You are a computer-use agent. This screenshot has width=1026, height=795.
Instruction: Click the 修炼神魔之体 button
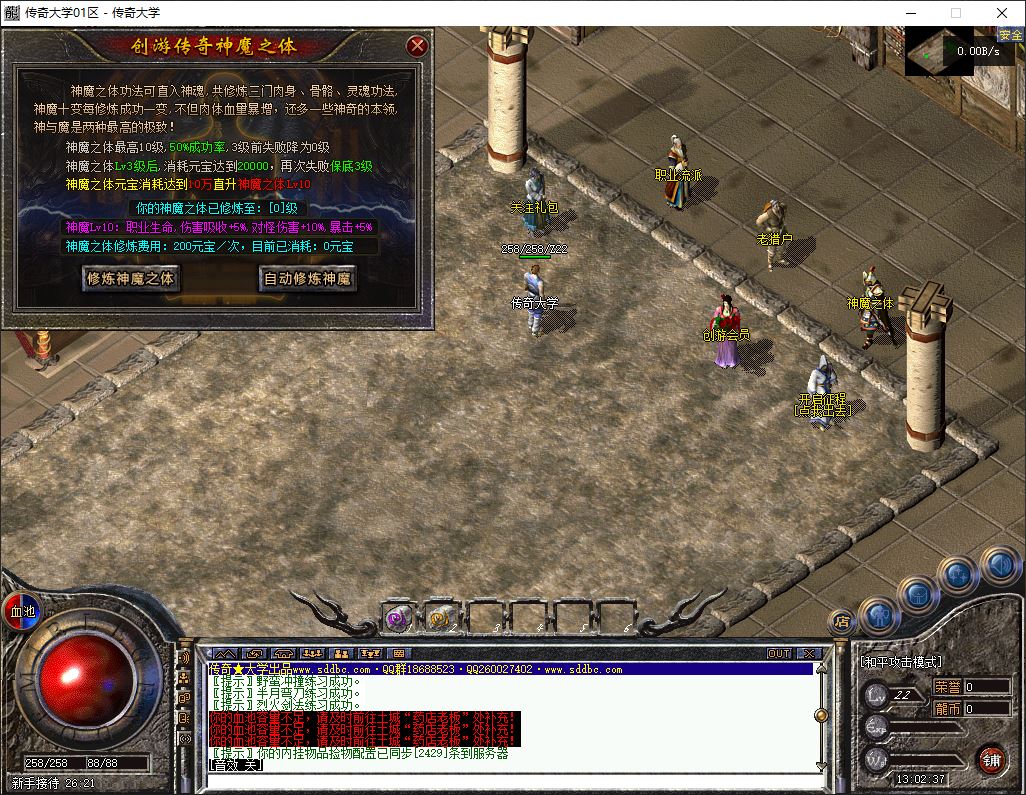(x=131, y=279)
